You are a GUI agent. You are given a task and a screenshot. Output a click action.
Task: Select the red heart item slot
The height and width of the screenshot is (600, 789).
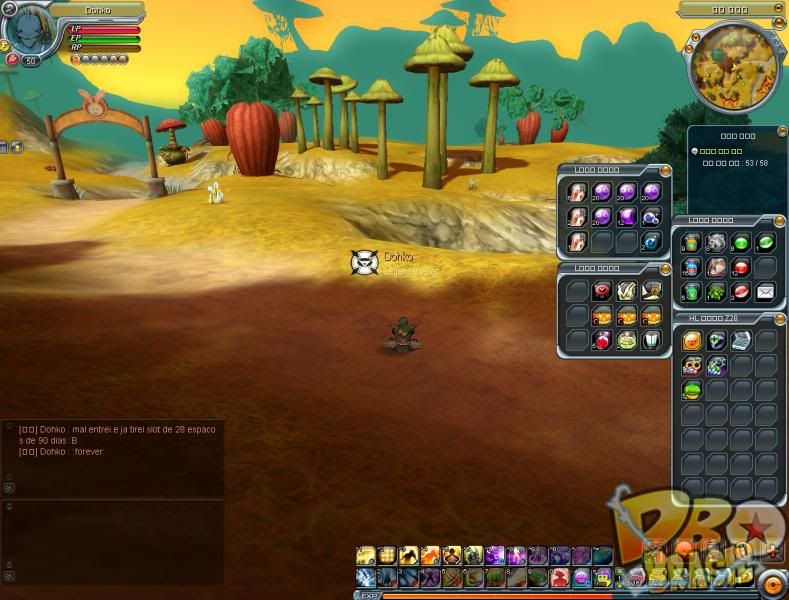point(603,291)
